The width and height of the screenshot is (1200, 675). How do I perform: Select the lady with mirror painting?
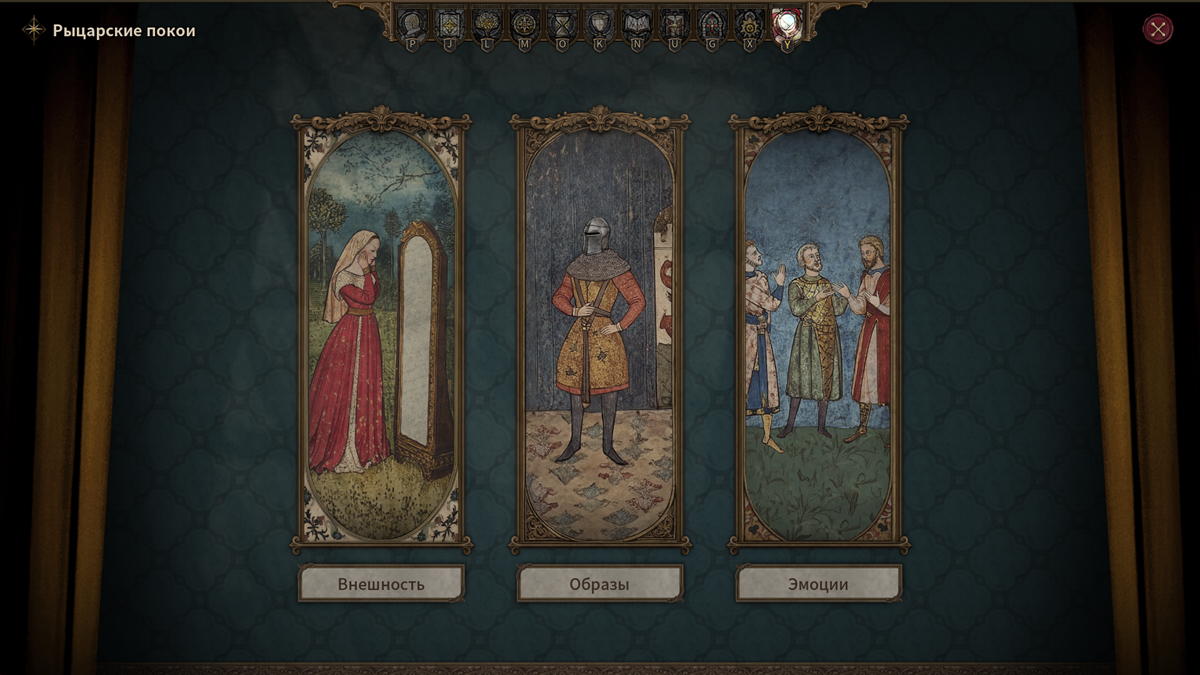pyautogui.click(x=381, y=330)
